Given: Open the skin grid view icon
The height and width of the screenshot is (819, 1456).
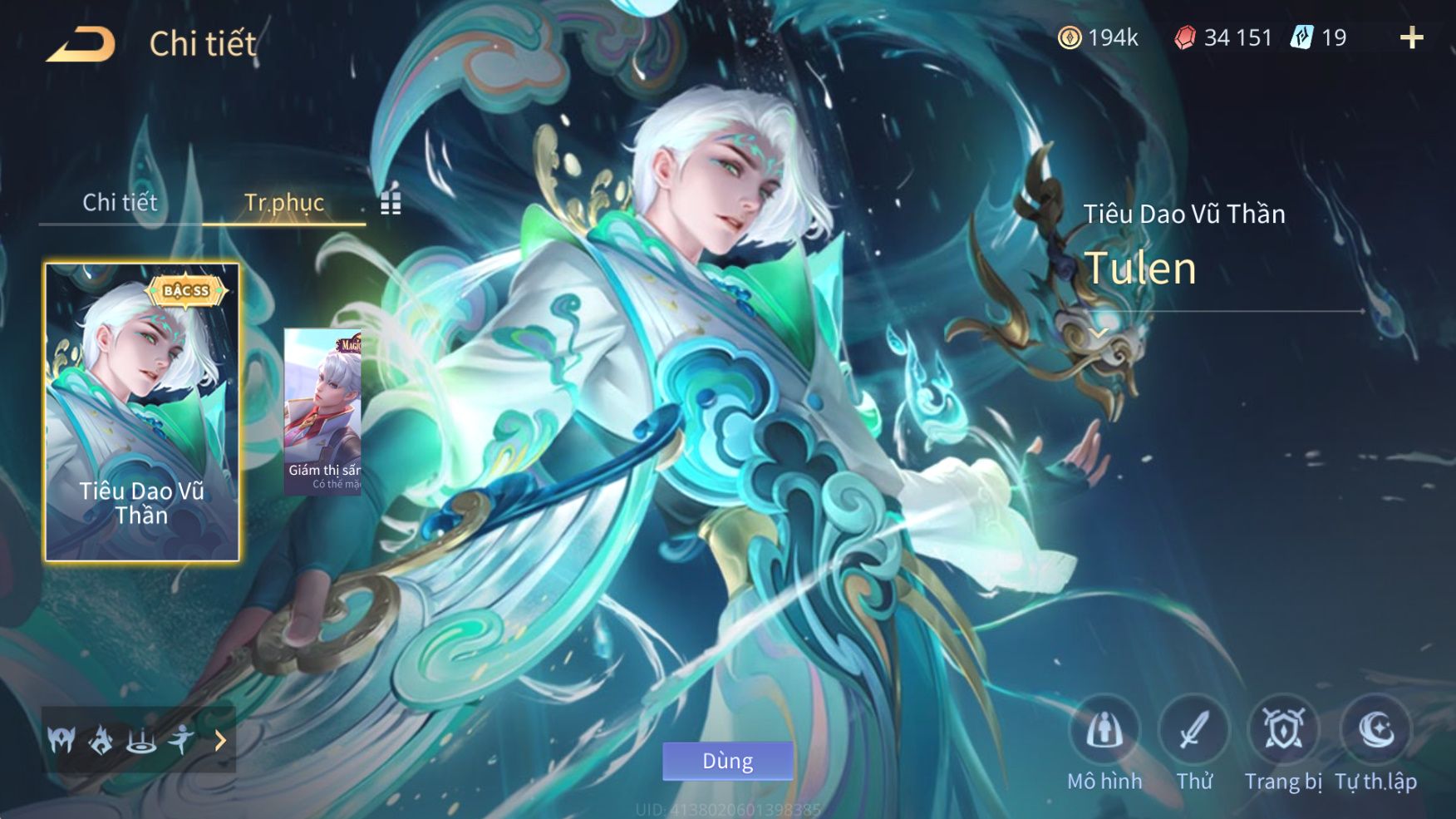Looking at the screenshot, I should [x=391, y=203].
